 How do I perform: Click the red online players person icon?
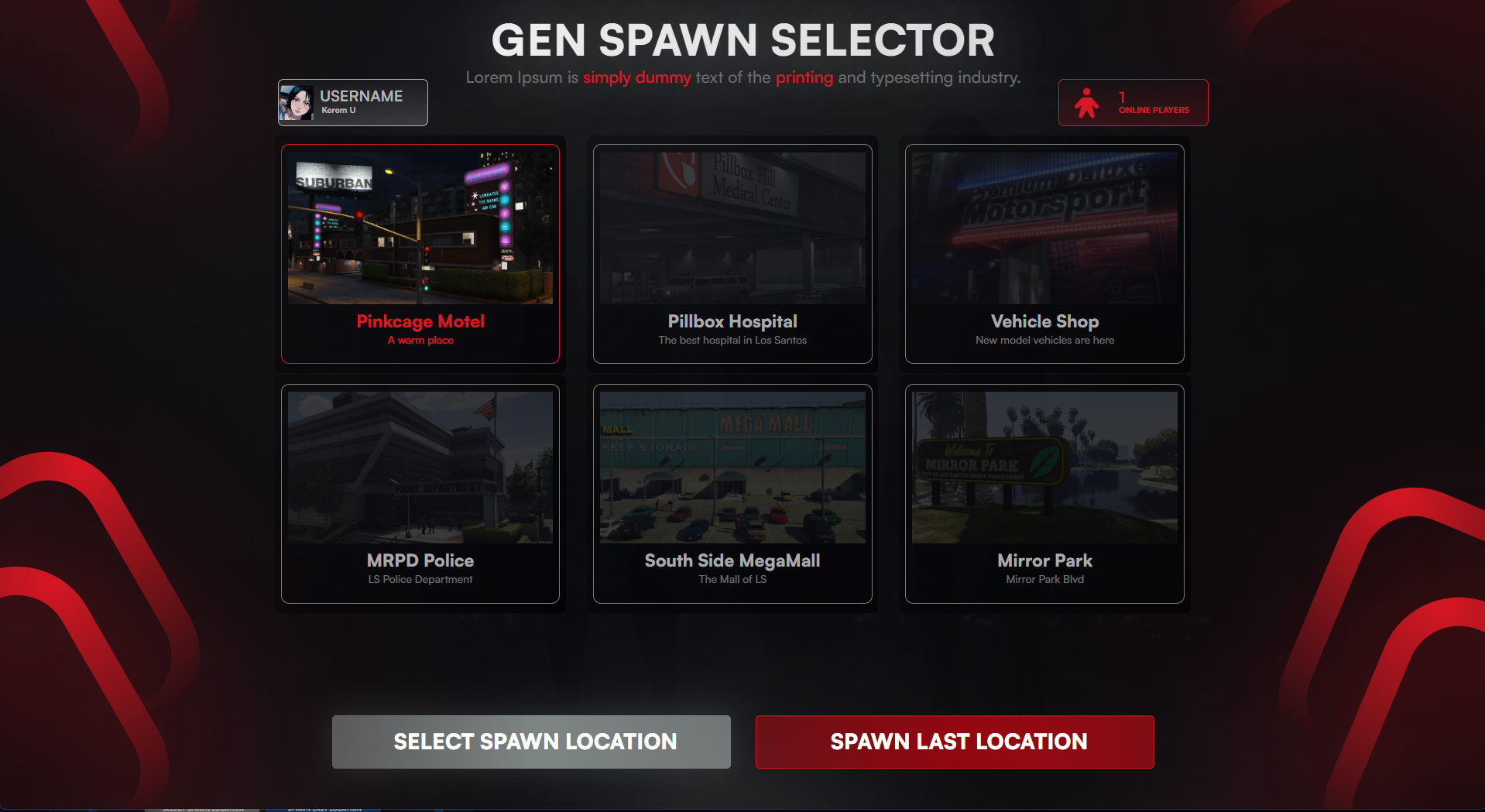pyautogui.click(x=1087, y=102)
